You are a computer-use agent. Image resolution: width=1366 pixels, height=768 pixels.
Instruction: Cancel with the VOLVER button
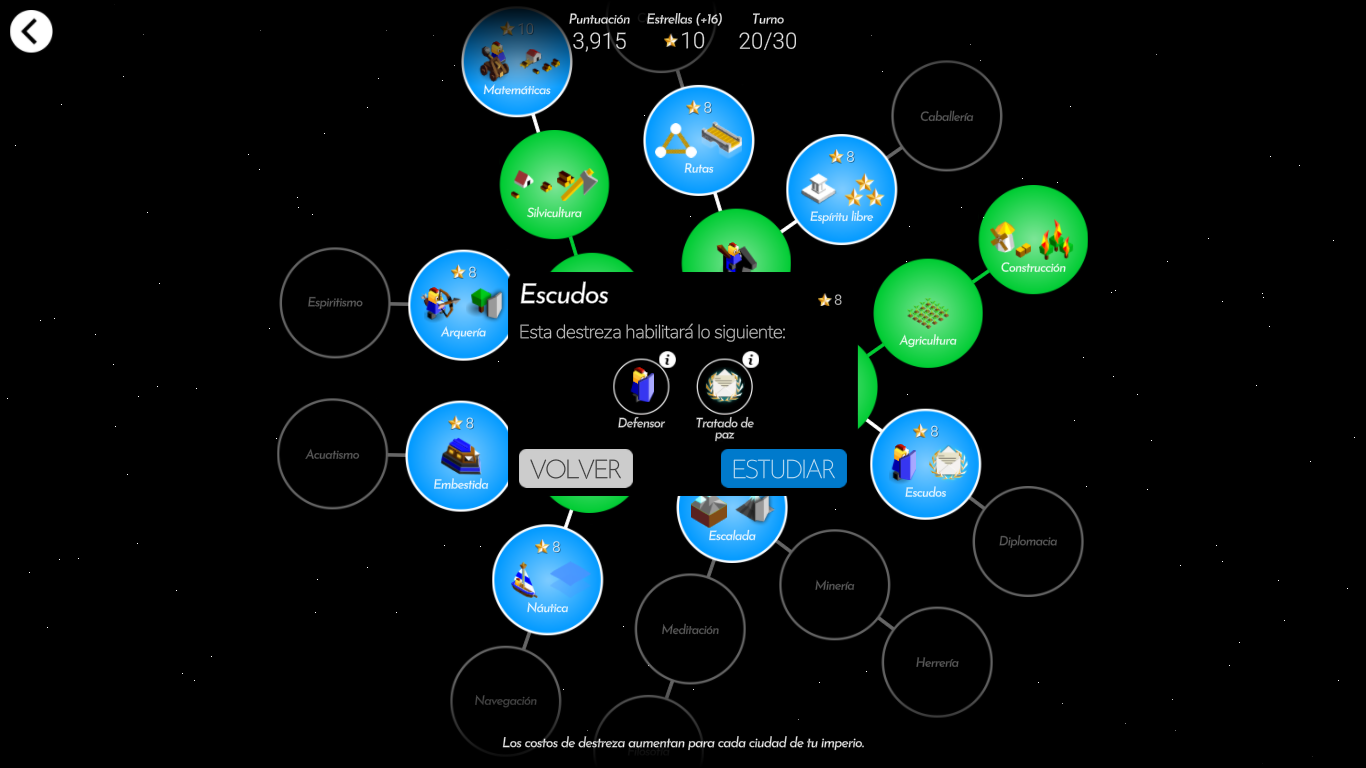pyautogui.click(x=575, y=469)
